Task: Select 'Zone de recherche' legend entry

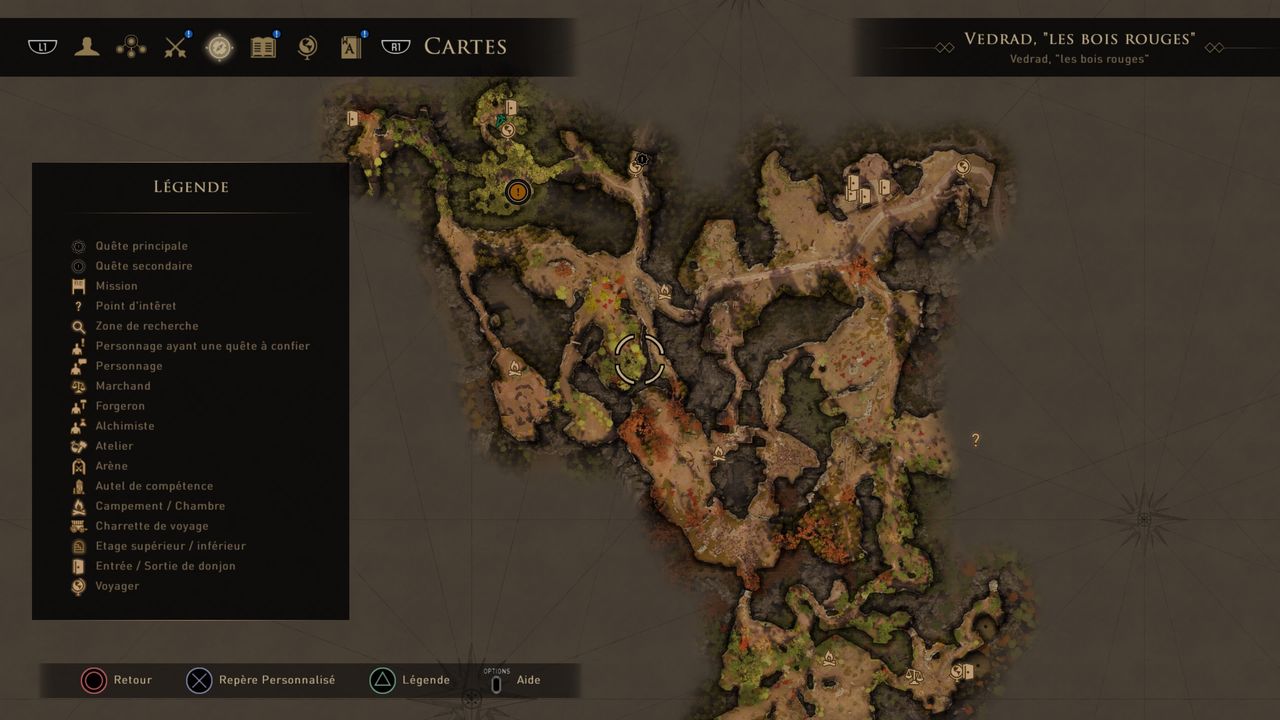Action: tap(146, 326)
